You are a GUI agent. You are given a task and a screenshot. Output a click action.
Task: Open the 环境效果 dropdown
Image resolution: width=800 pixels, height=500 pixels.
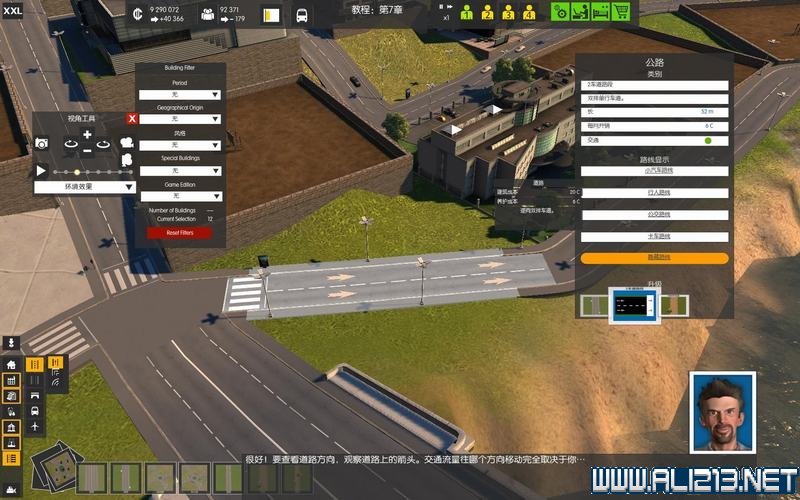coord(86,186)
